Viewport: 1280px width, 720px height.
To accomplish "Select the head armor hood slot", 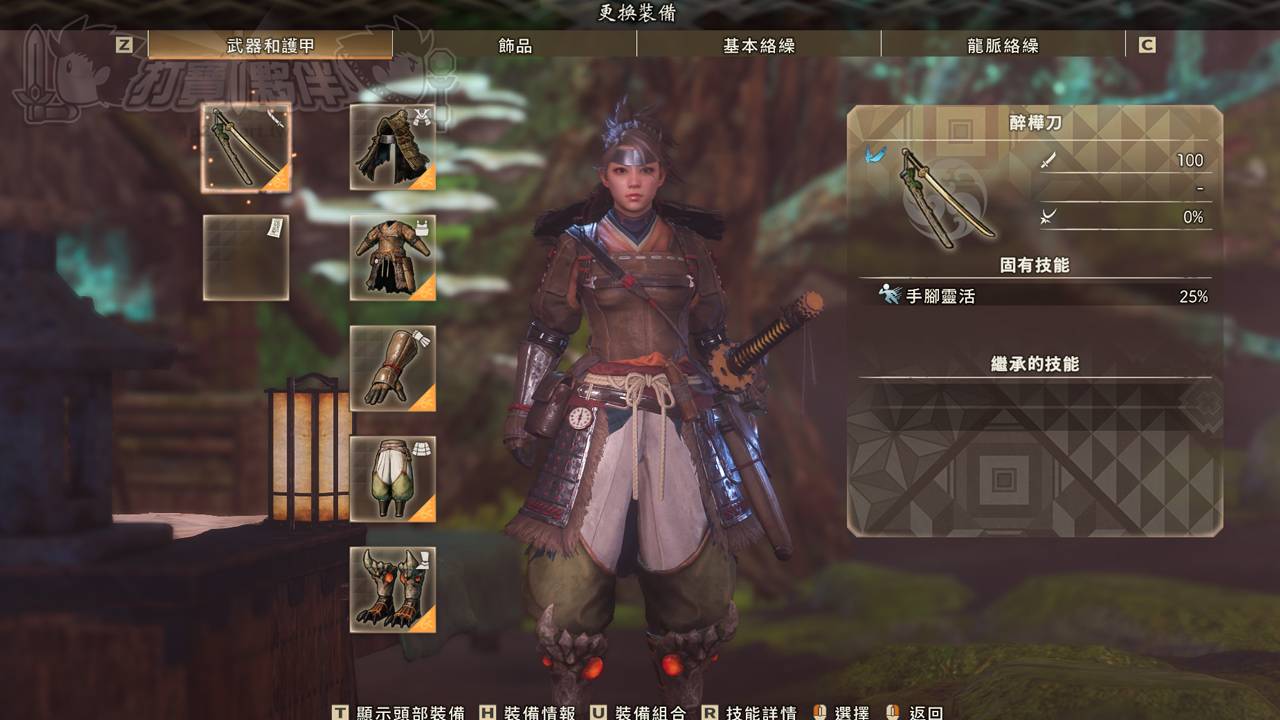I will click(x=393, y=147).
